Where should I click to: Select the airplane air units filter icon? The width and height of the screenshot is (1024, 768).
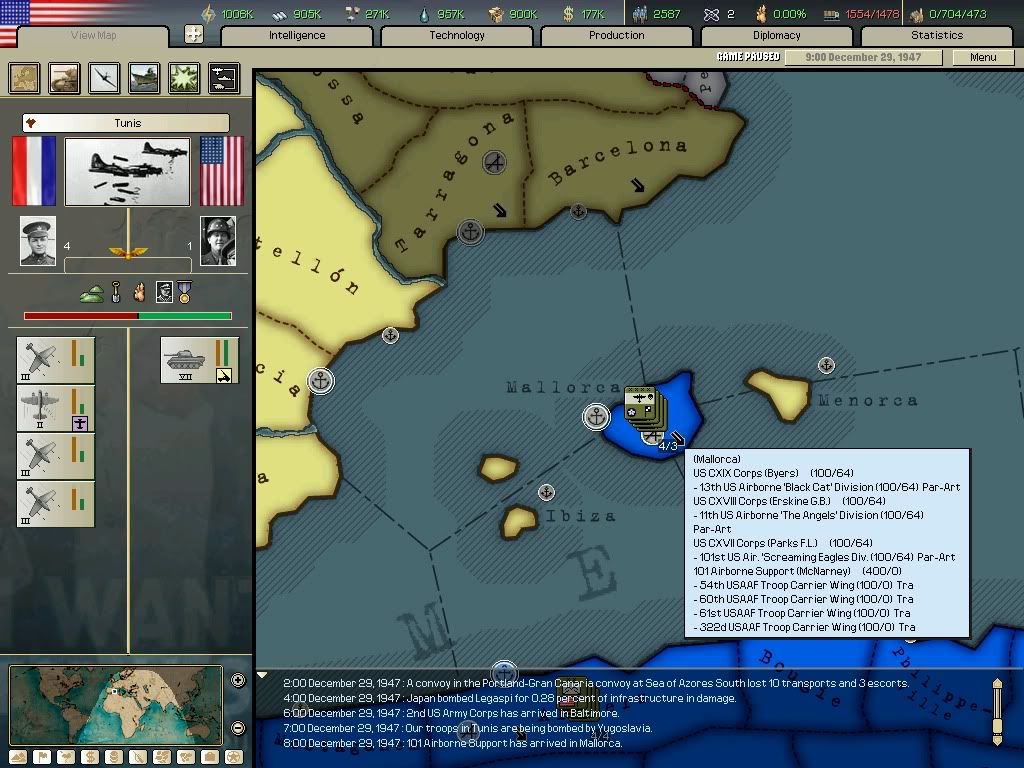[x=104, y=77]
